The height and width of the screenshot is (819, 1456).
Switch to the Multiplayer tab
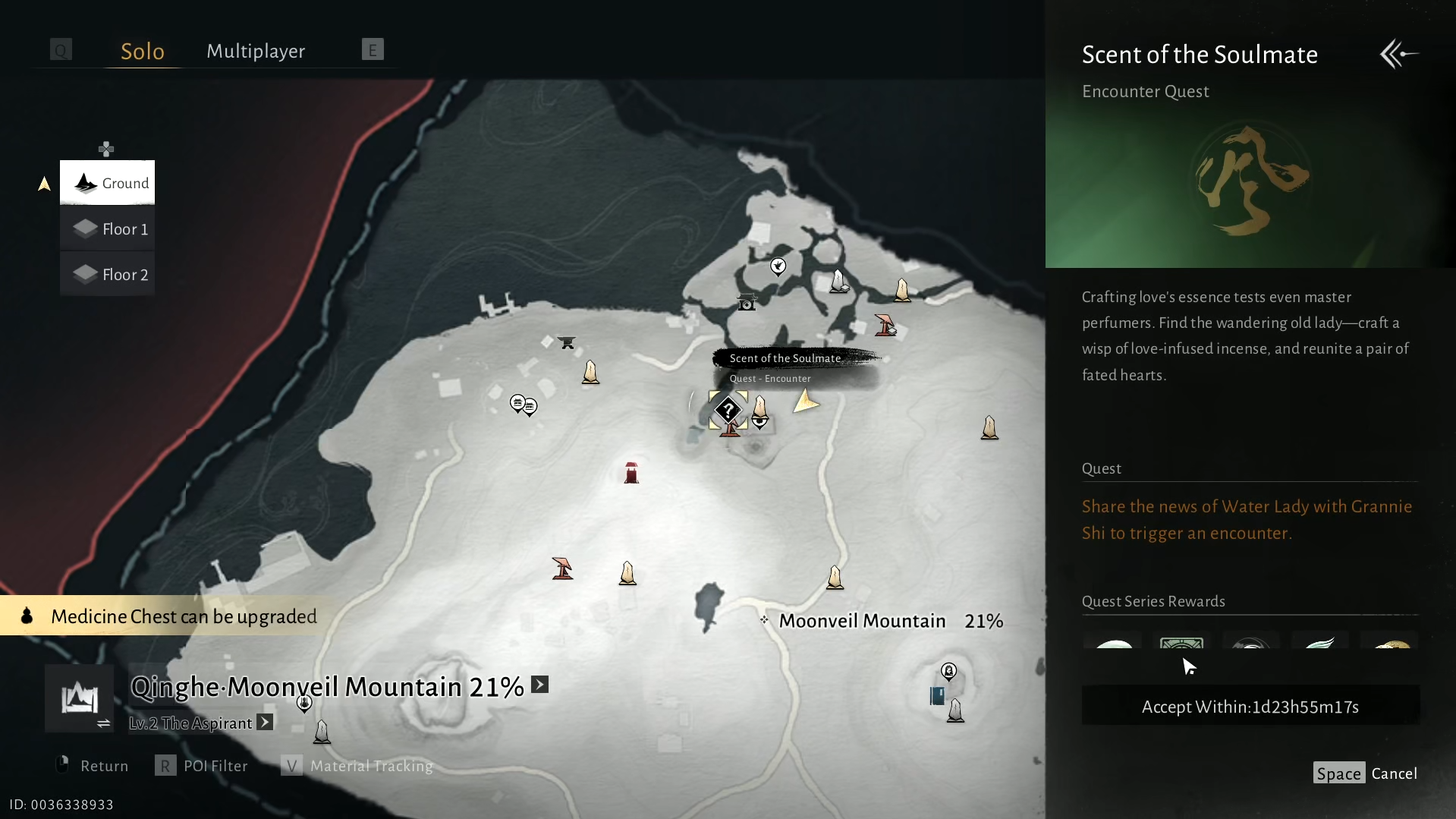(256, 51)
